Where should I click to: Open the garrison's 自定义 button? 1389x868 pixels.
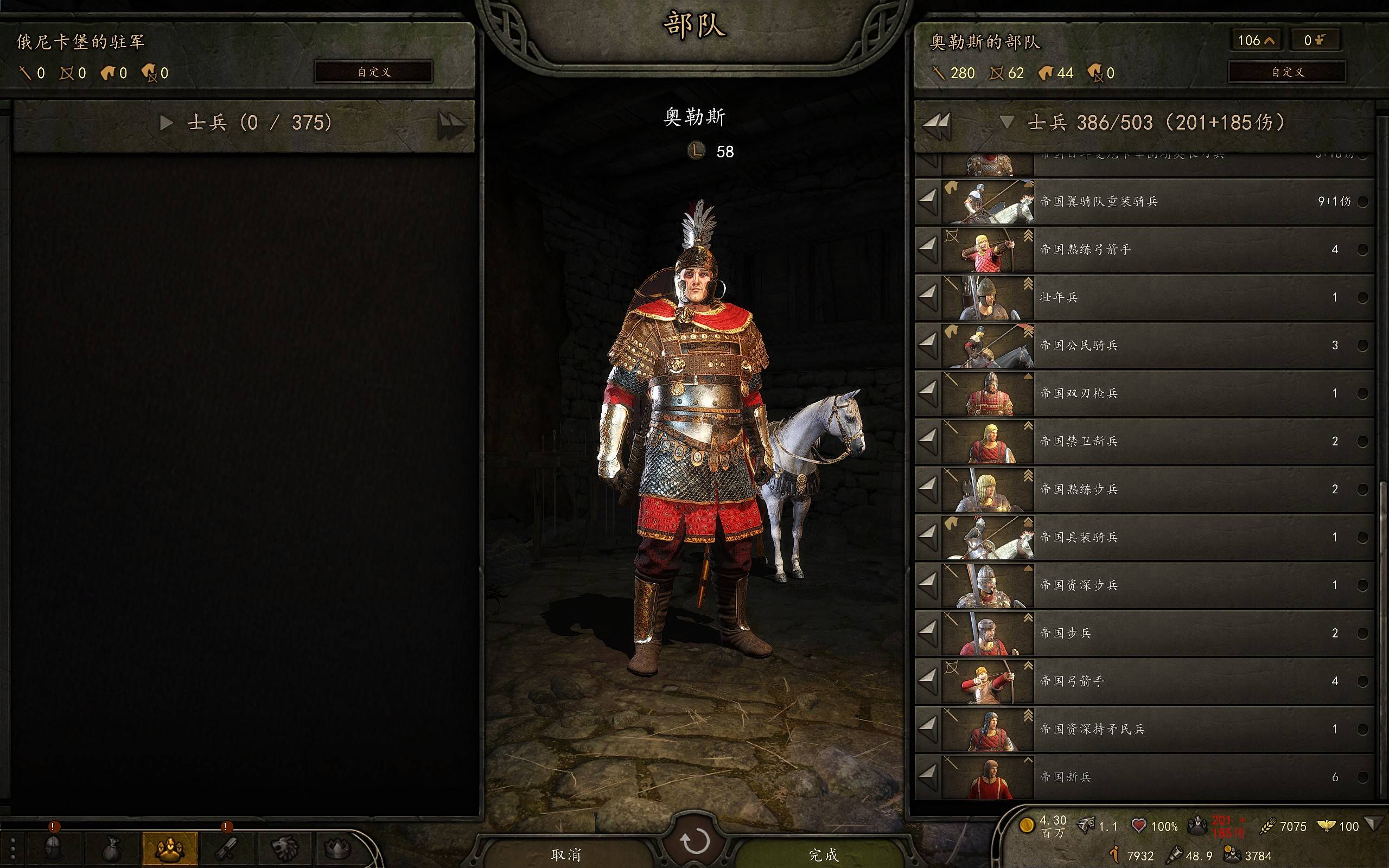pyautogui.click(x=374, y=72)
